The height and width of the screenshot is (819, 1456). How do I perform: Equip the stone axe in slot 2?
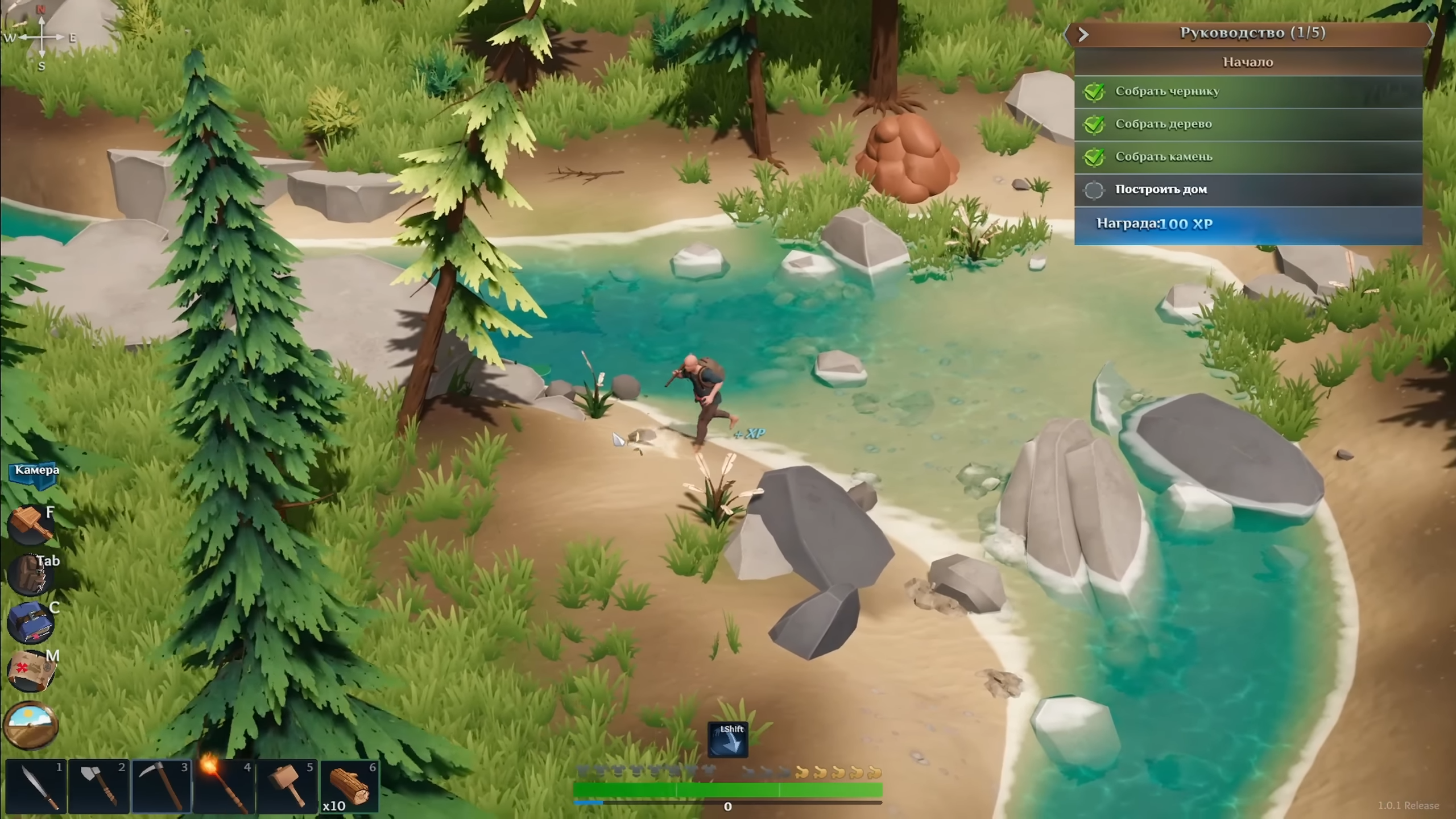[x=100, y=787]
